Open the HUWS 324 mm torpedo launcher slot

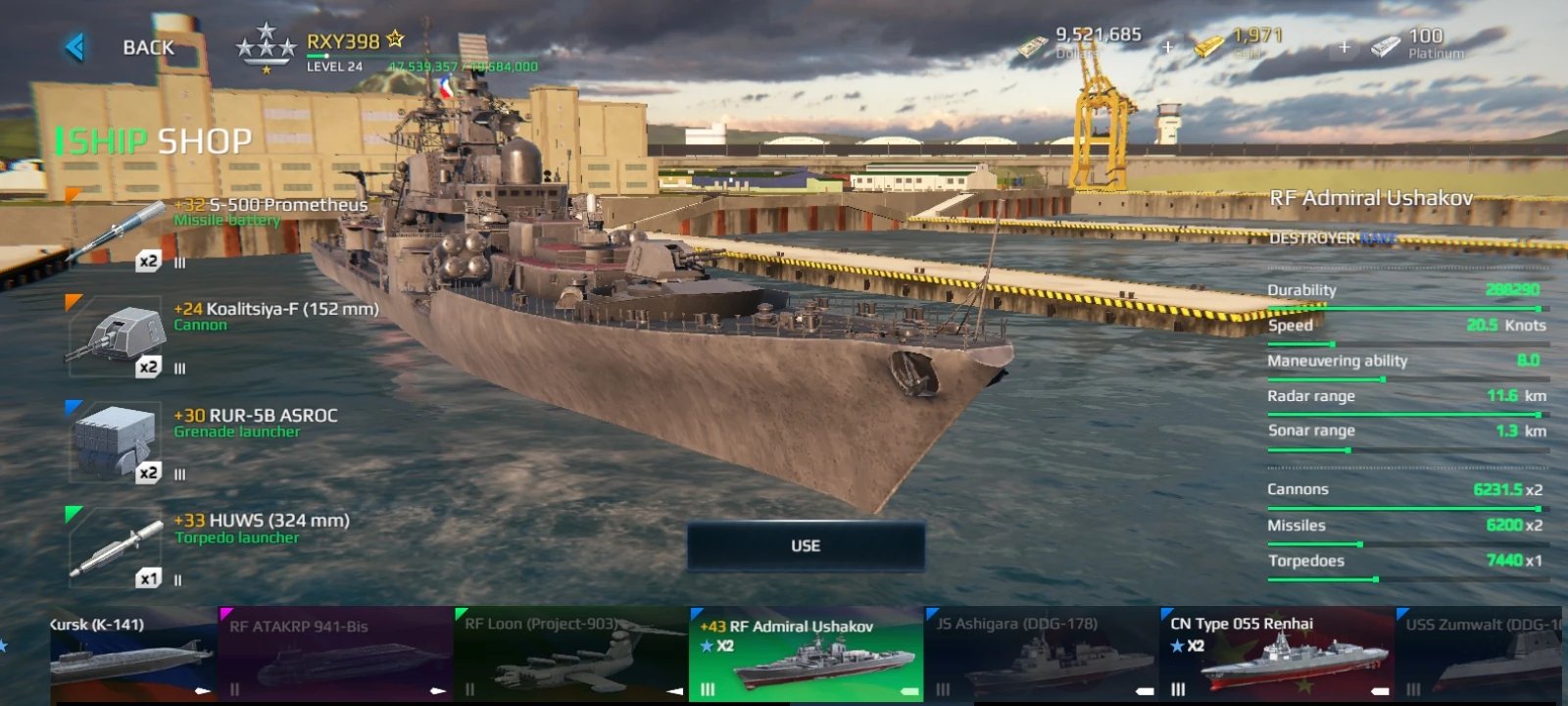[x=116, y=549]
